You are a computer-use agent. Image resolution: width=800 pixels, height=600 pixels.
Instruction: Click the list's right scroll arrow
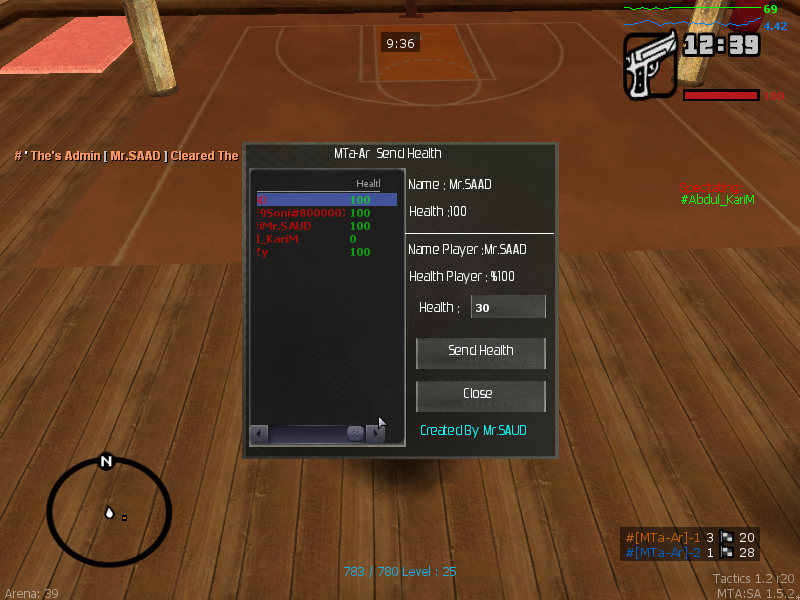click(x=376, y=434)
